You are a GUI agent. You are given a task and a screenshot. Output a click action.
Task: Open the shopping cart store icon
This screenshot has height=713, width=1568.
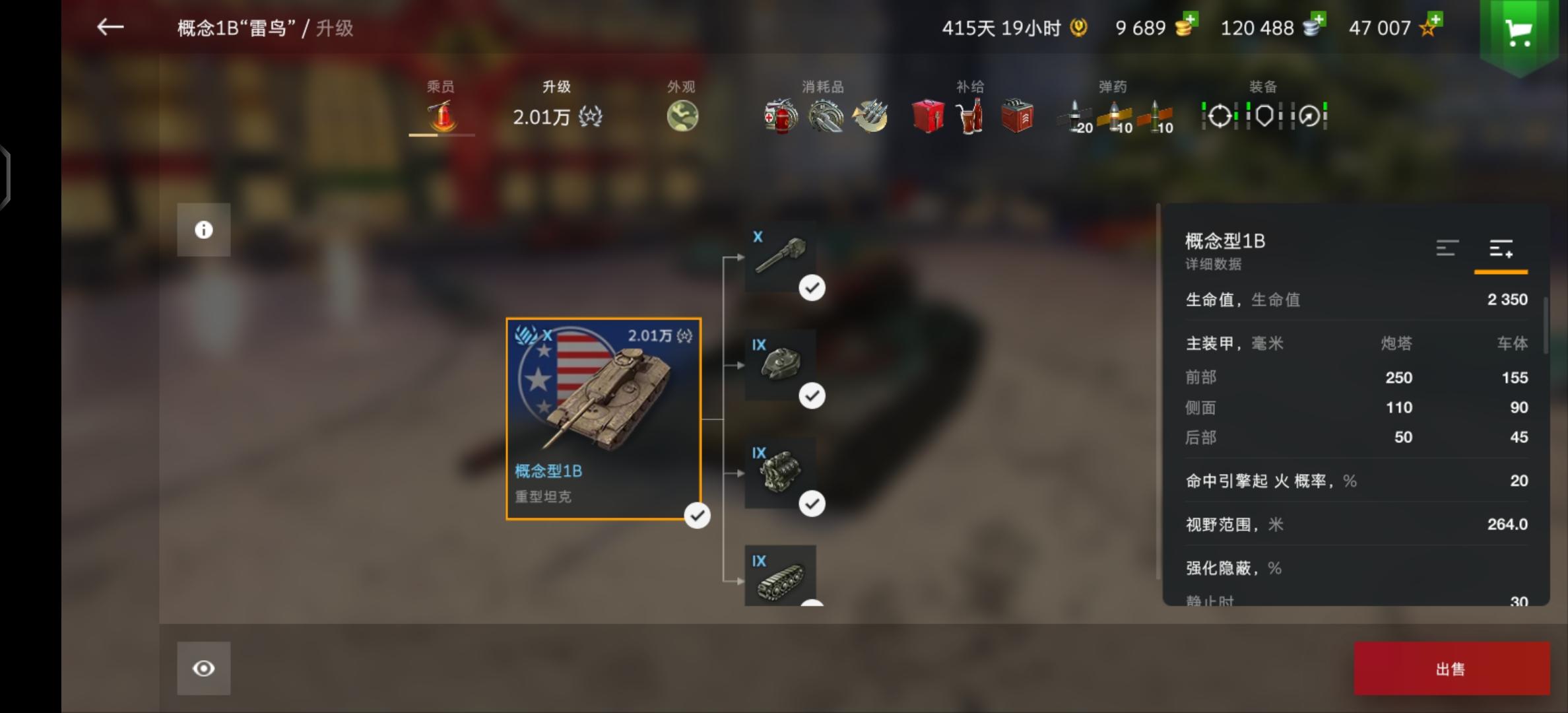1519,32
